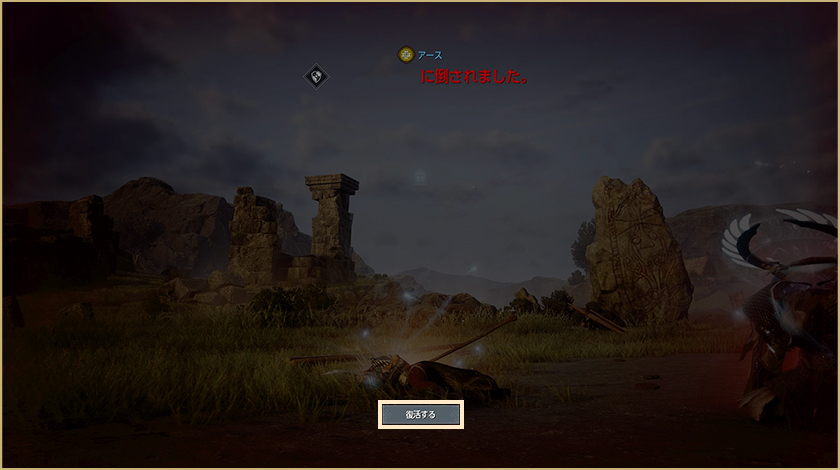Click the 復活する revive button
Image resolution: width=840 pixels, height=470 pixels.
pos(420,414)
